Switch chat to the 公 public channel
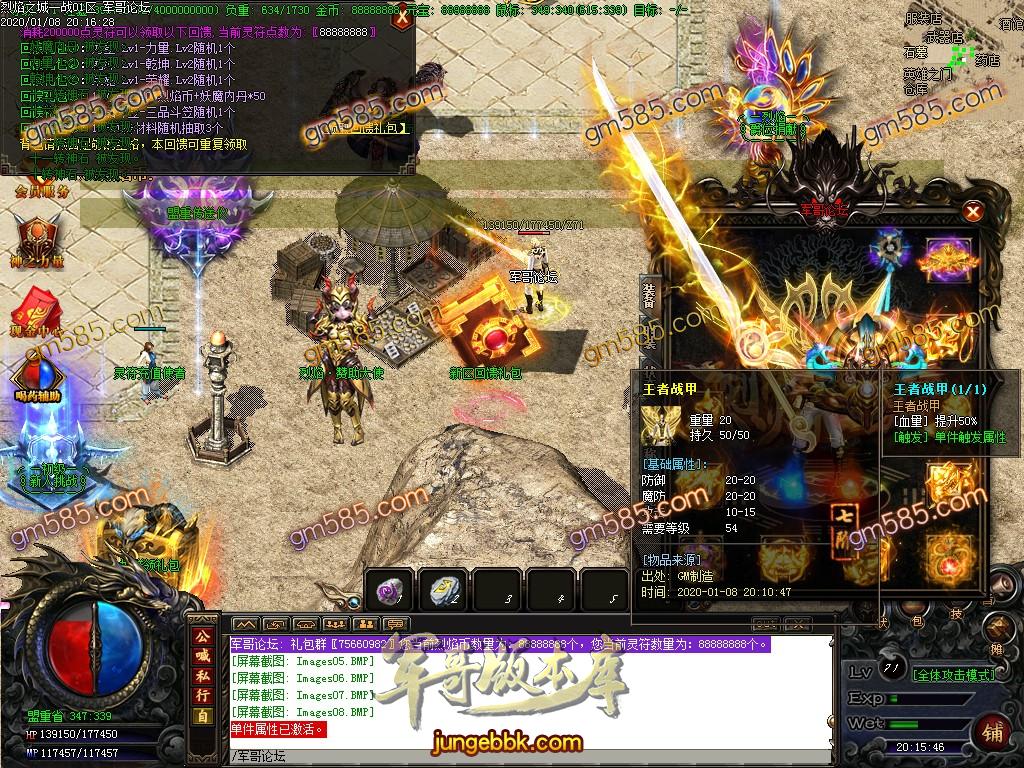The height and width of the screenshot is (768, 1024). coord(202,638)
